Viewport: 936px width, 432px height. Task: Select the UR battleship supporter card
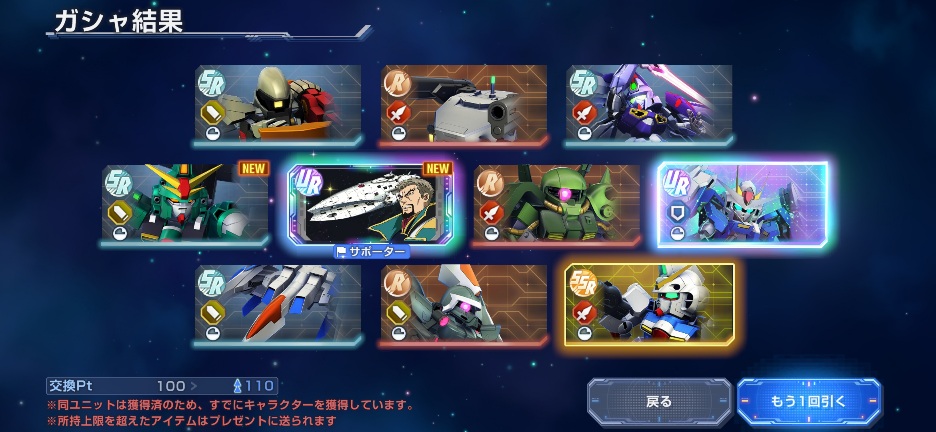[x=371, y=205]
